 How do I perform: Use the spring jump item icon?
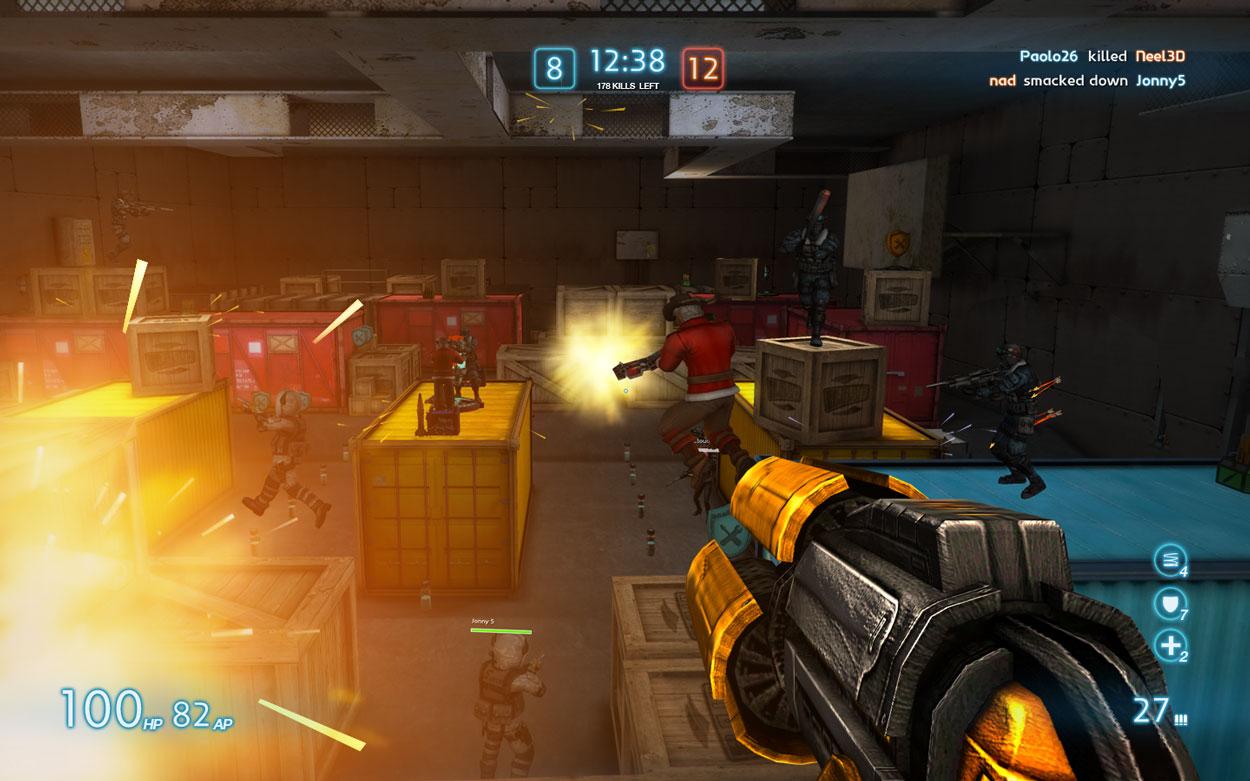coord(1167,560)
